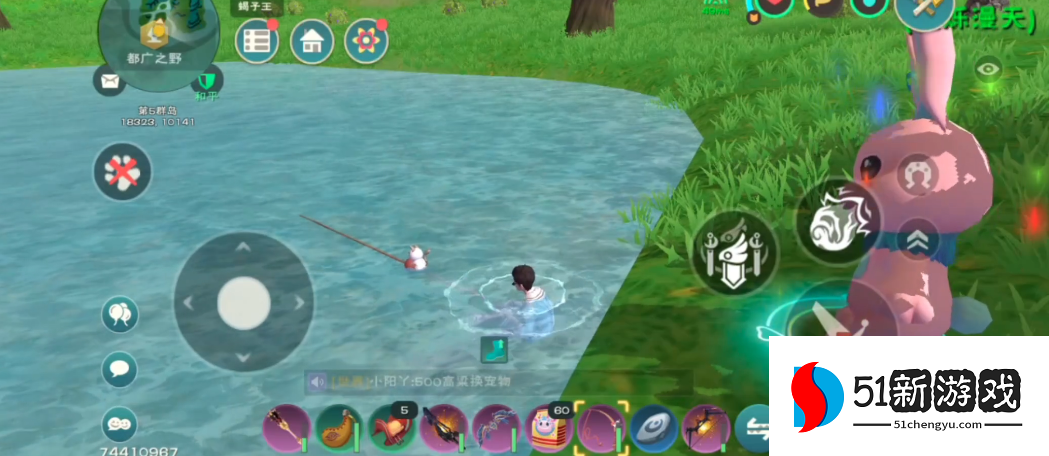Tap the house home button
This screenshot has width=1049, height=456.
[x=312, y=41]
